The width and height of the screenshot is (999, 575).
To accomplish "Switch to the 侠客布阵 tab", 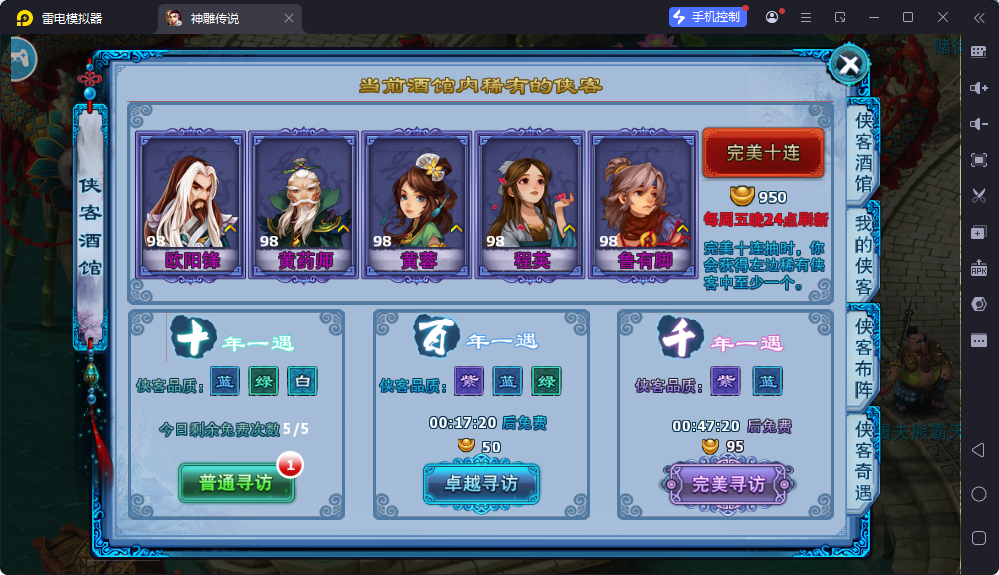I will (862, 356).
